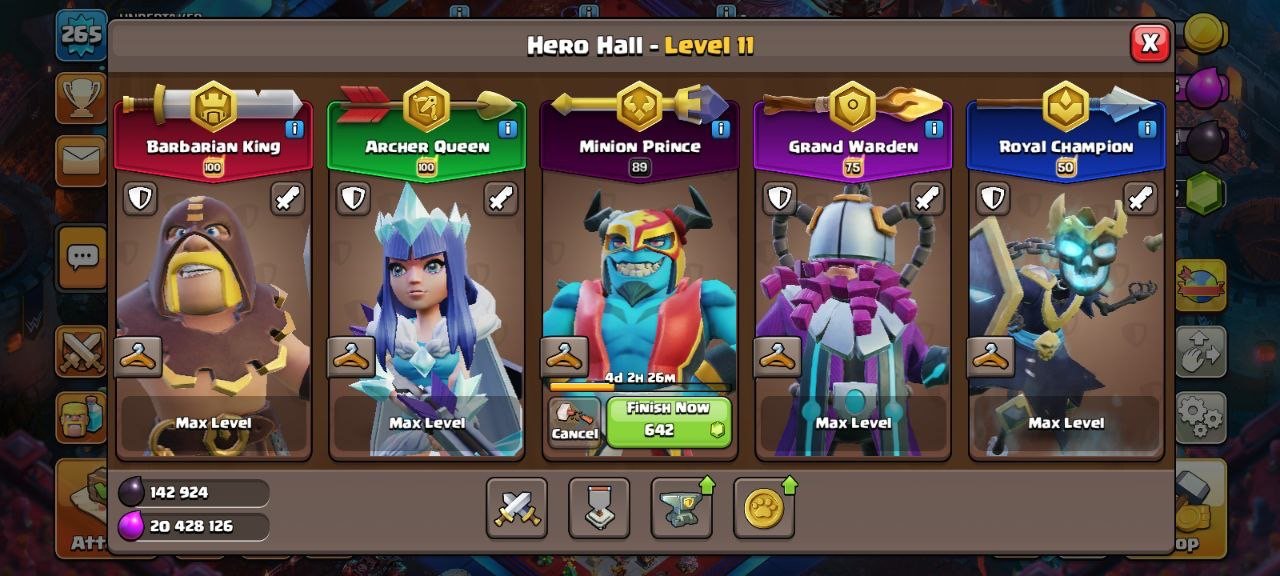Image resolution: width=1280 pixels, height=576 pixels.
Task: Finish Minion Prince upgrade now for 642 gems
Action: (x=669, y=421)
